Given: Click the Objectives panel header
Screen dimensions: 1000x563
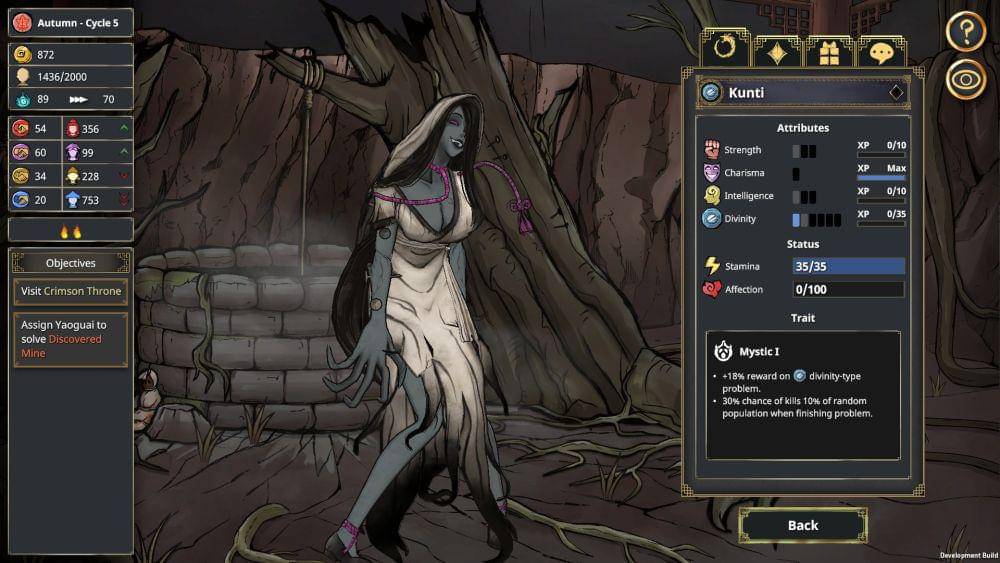Looking at the screenshot, I should click(x=71, y=263).
